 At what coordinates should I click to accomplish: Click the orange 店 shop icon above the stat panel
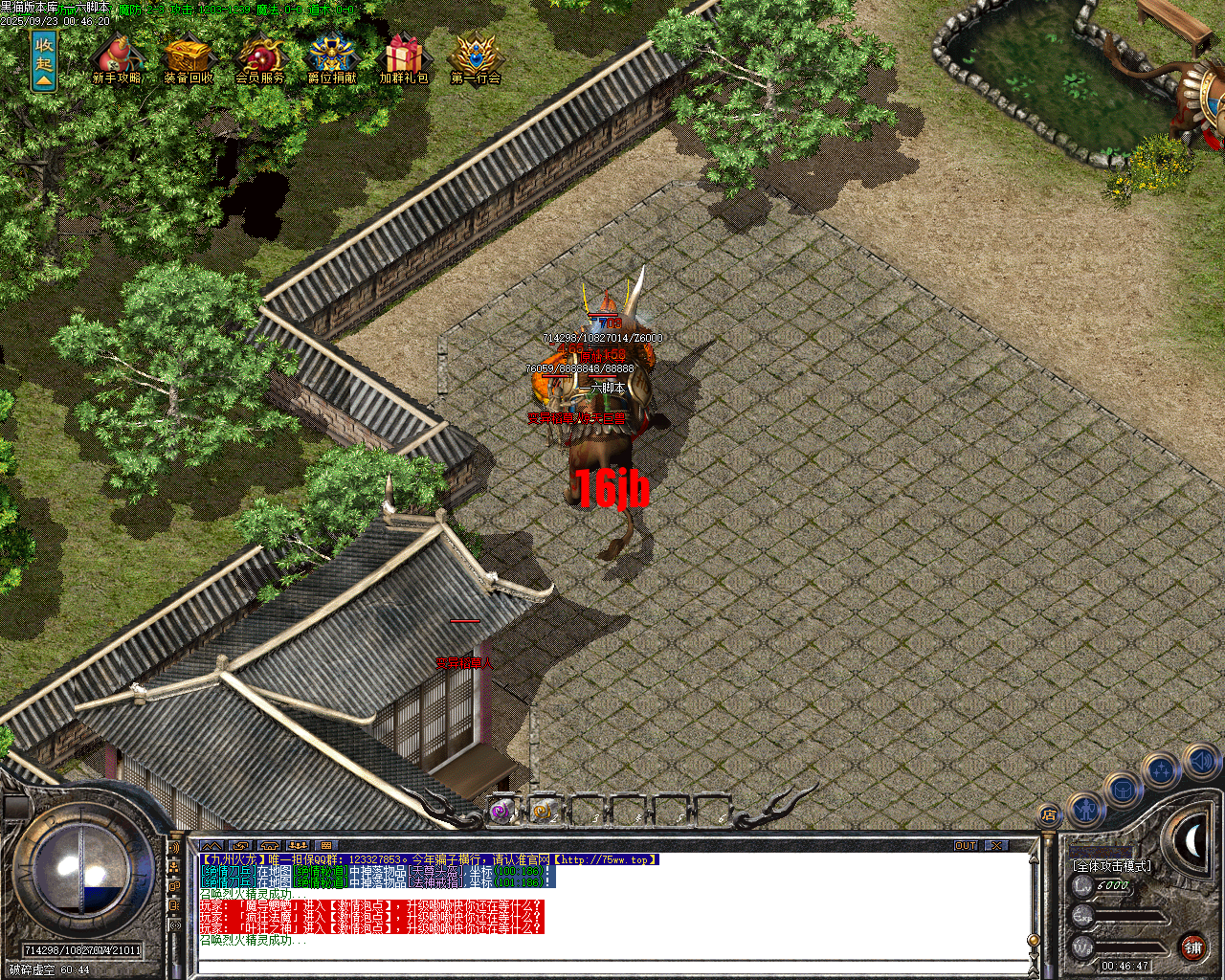point(1050,815)
